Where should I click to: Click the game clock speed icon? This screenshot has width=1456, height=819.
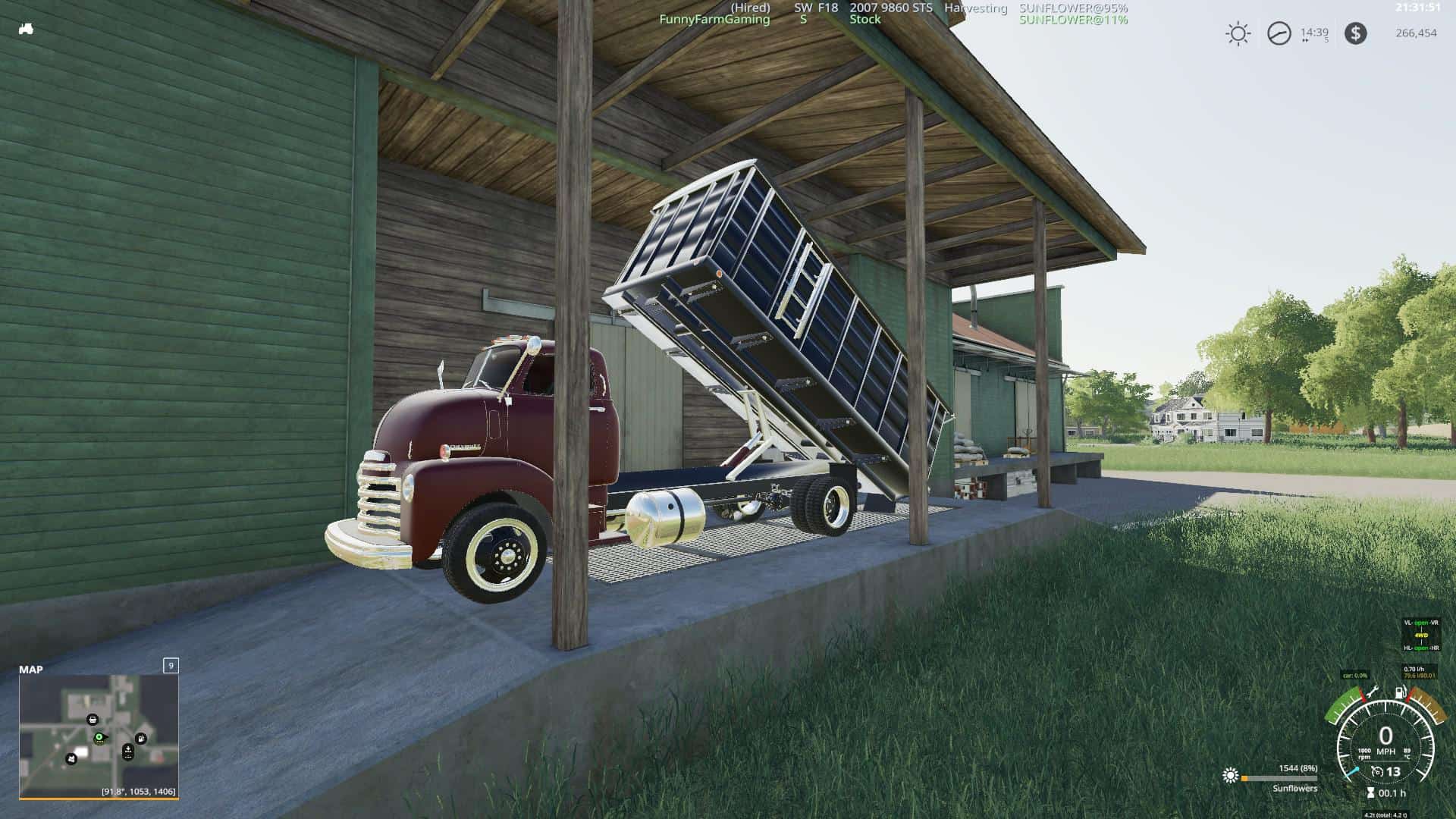point(1279,33)
